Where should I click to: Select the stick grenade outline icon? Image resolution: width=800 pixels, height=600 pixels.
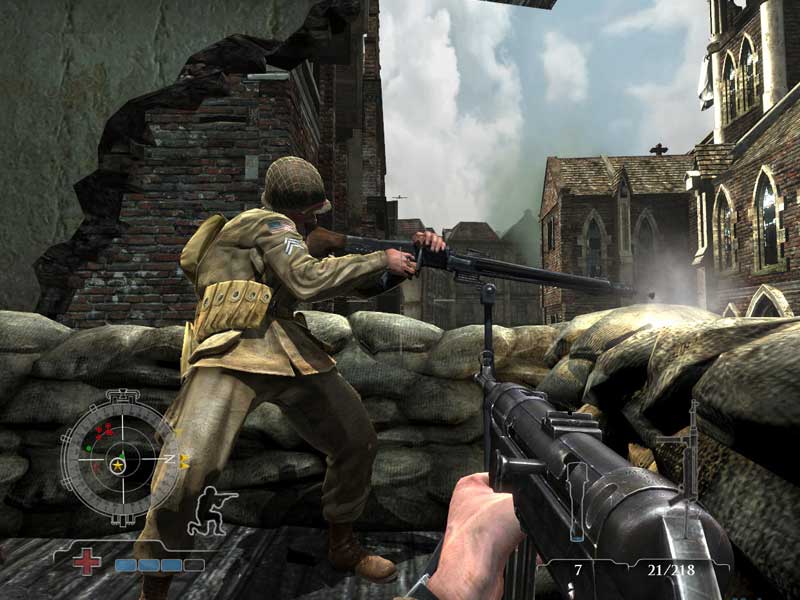click(x=577, y=504)
